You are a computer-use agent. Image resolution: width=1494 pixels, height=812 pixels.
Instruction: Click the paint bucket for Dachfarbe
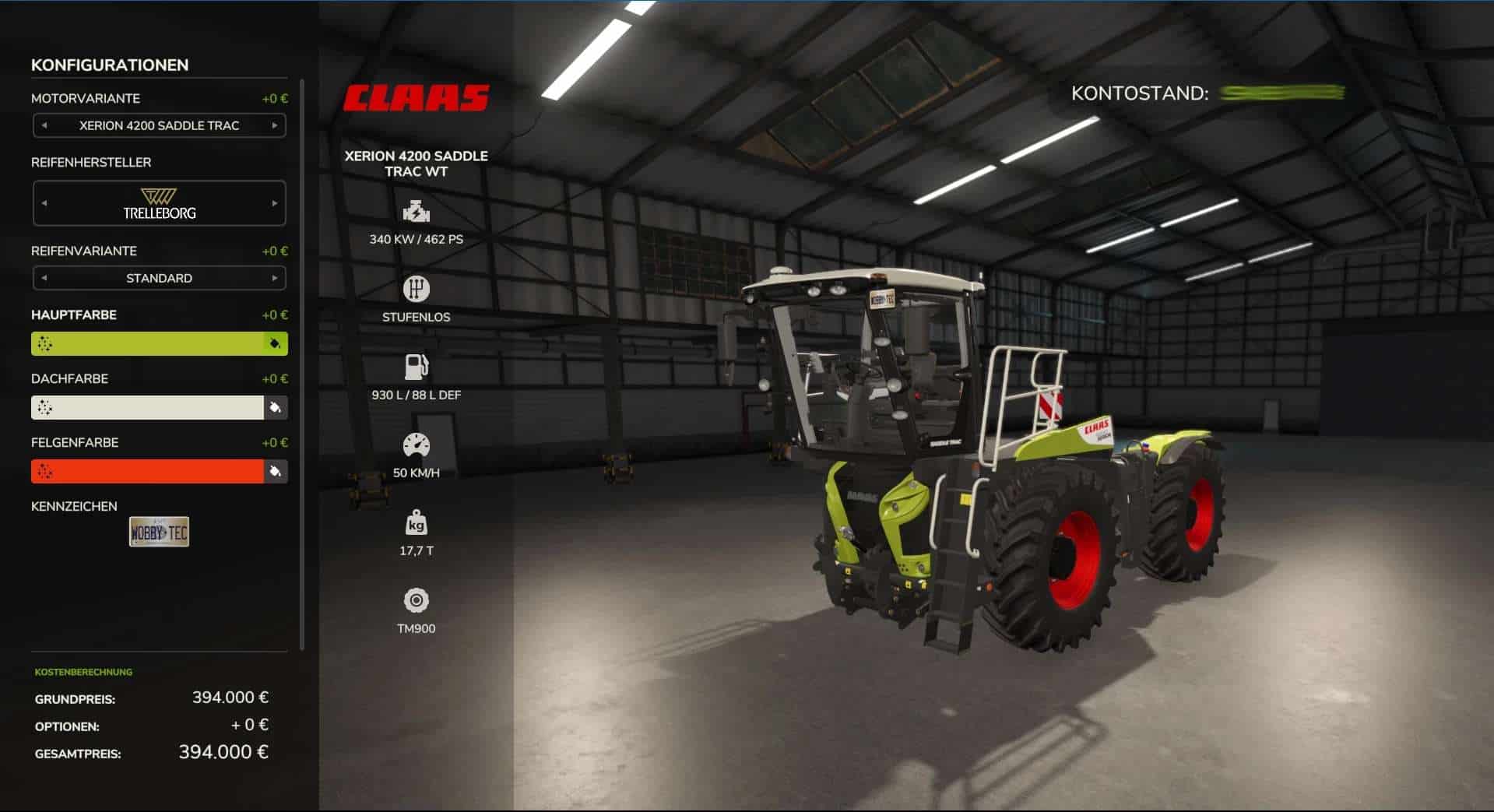click(275, 407)
